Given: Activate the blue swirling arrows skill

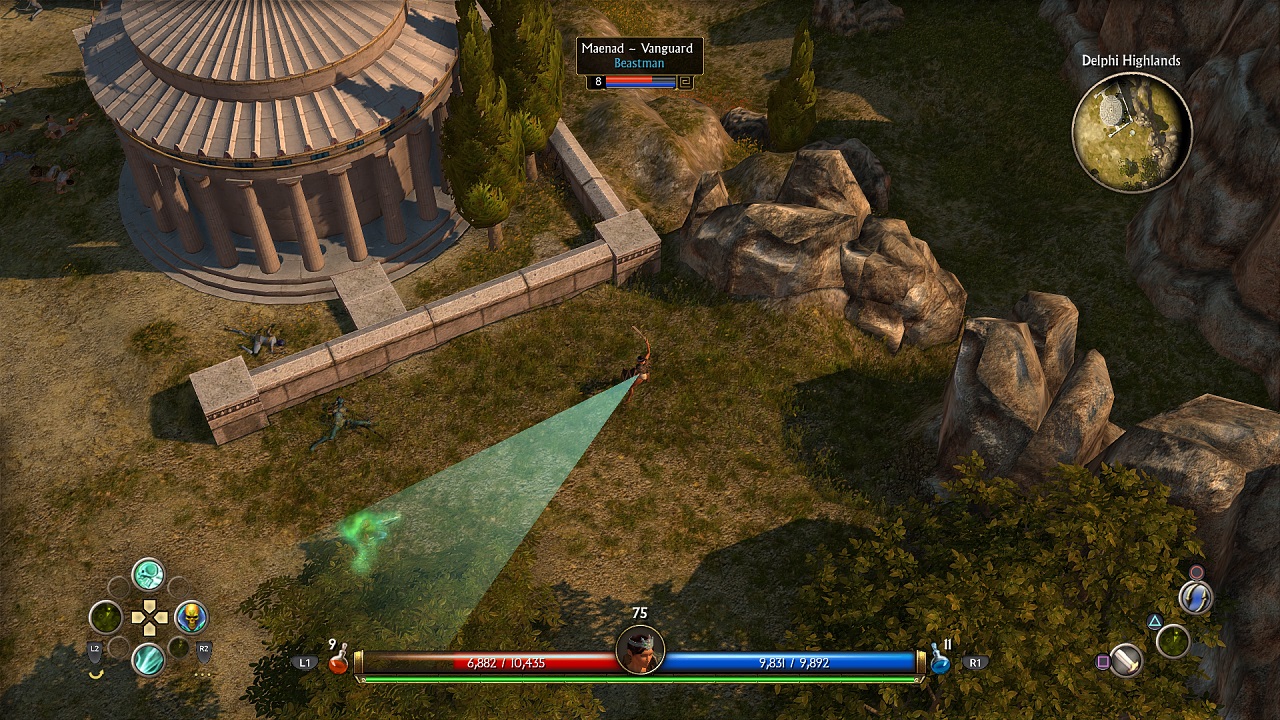Looking at the screenshot, I should coord(1195,598).
